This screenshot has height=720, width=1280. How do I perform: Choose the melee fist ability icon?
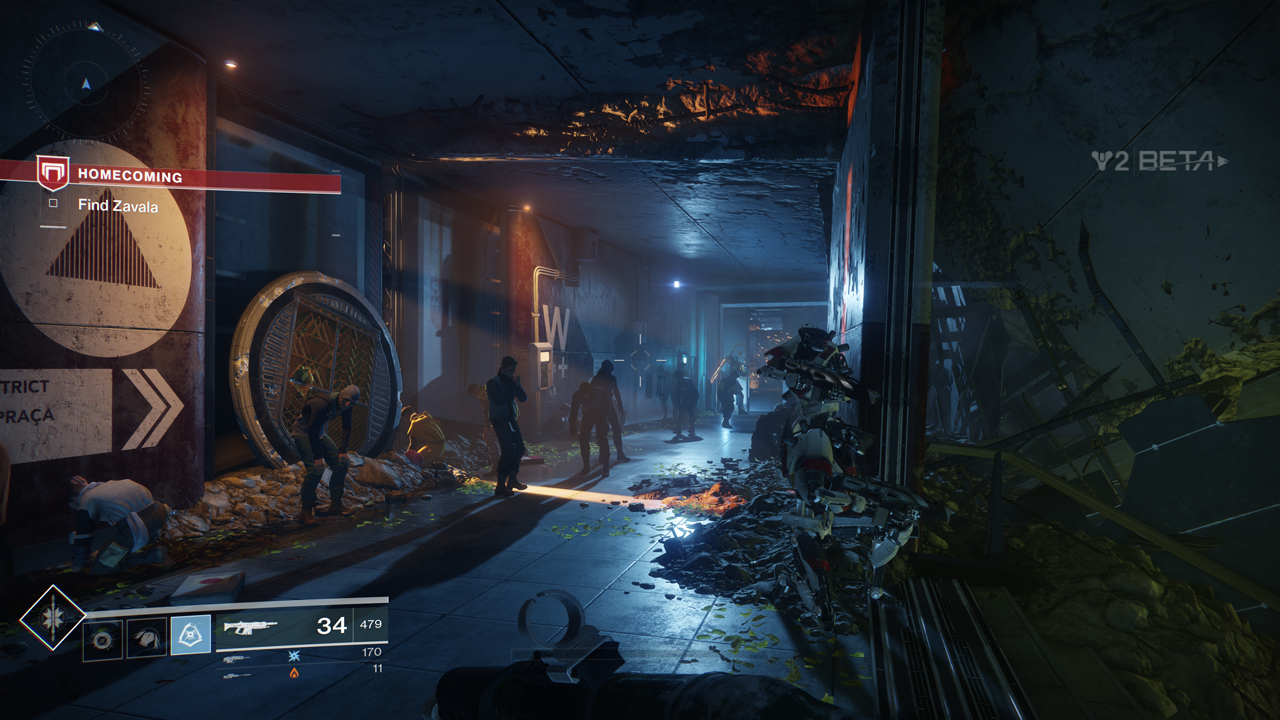point(146,636)
